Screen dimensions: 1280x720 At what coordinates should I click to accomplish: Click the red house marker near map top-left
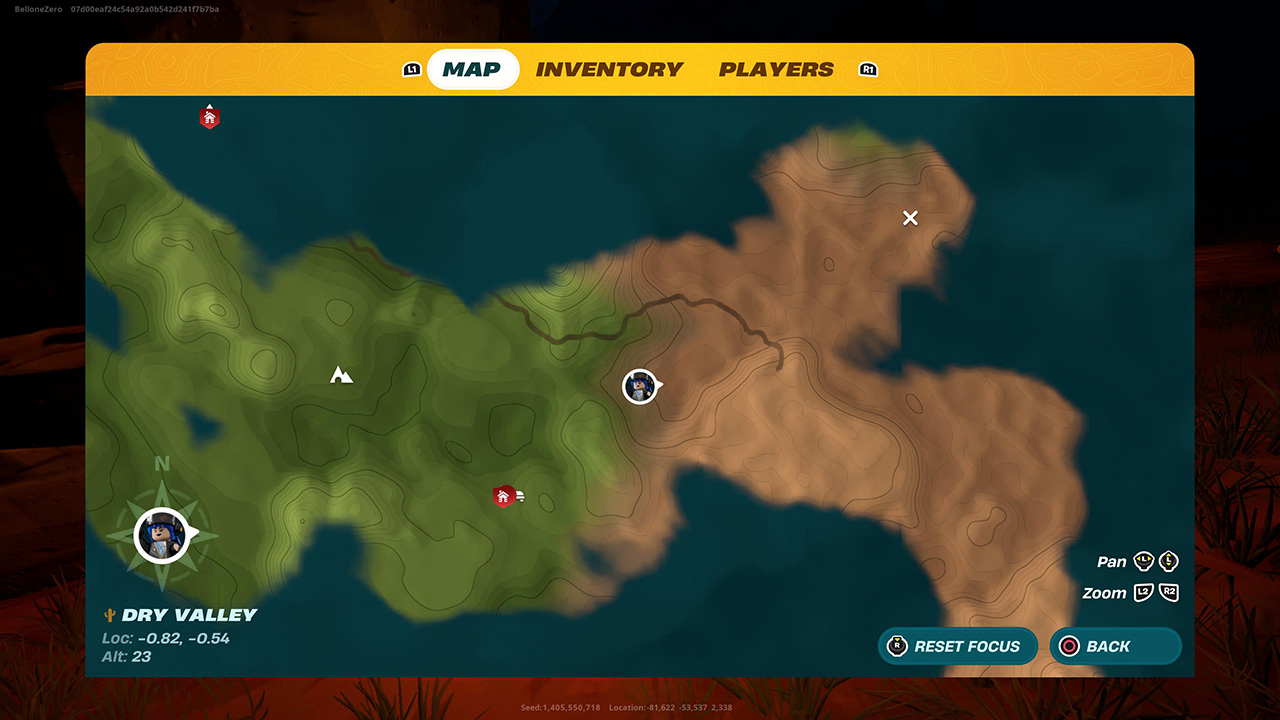point(209,116)
